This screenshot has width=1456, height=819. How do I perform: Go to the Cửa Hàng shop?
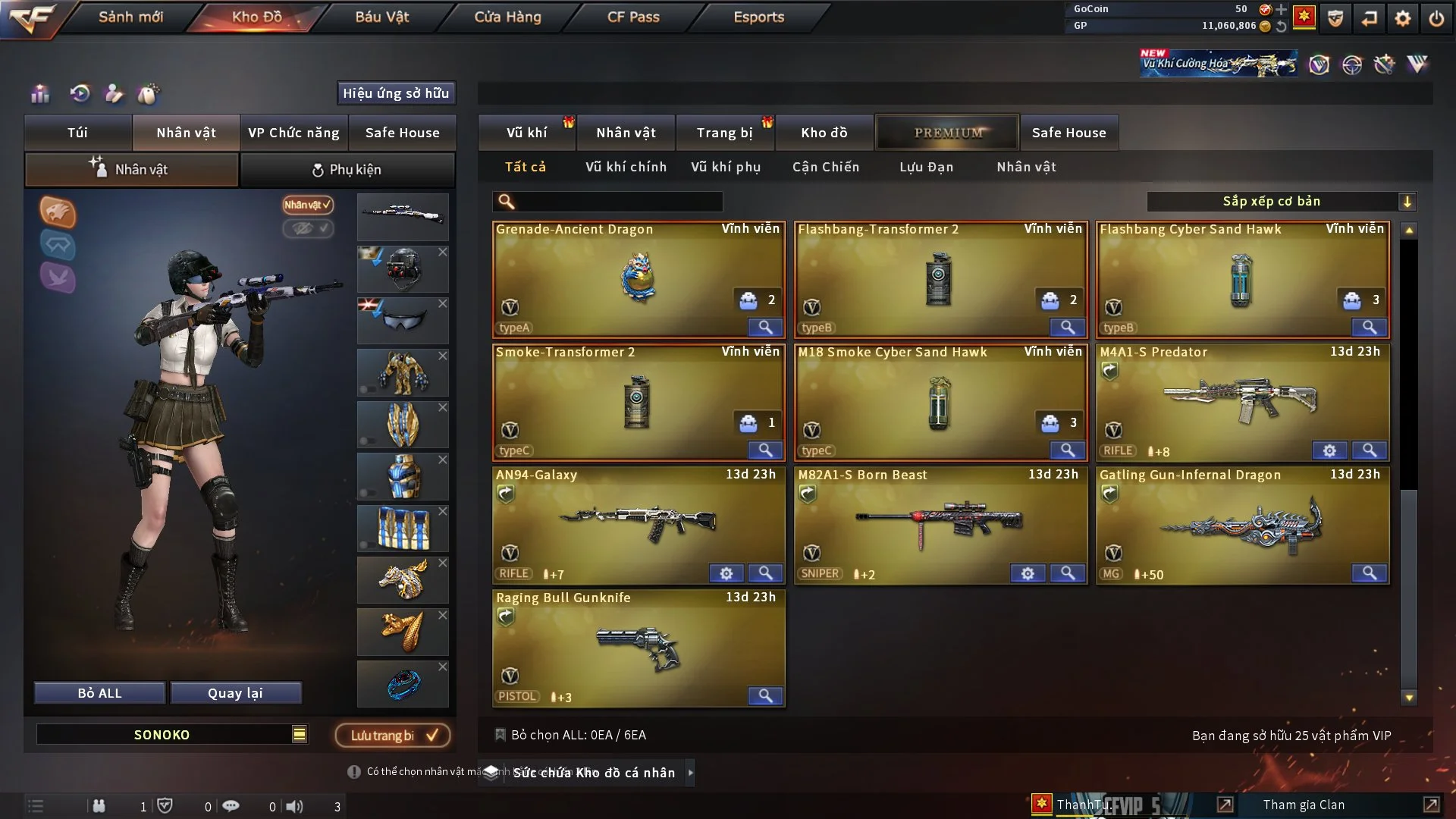pyautogui.click(x=507, y=17)
